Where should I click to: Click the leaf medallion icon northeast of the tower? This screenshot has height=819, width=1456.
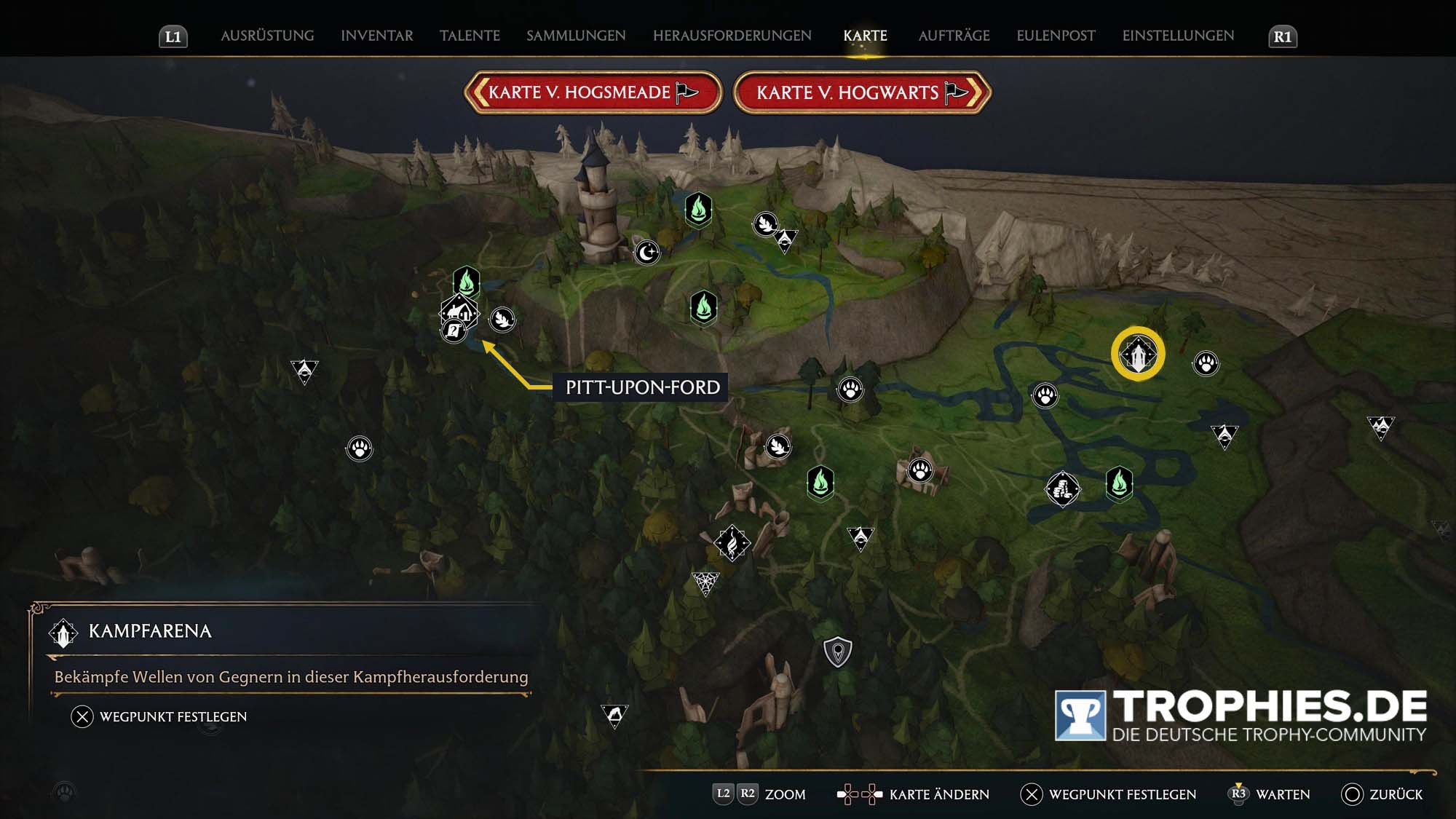tap(764, 226)
